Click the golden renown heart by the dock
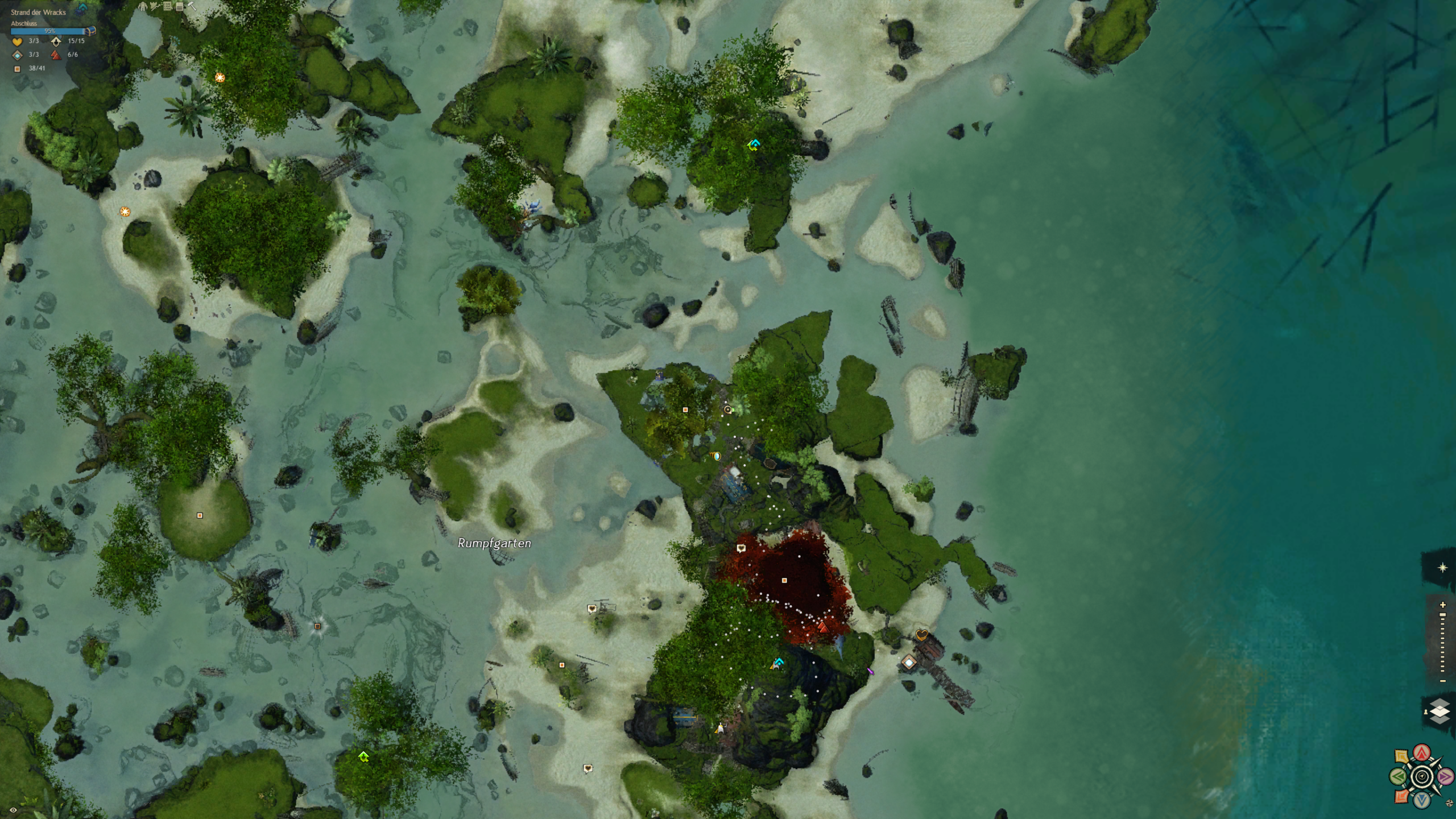 click(x=921, y=635)
